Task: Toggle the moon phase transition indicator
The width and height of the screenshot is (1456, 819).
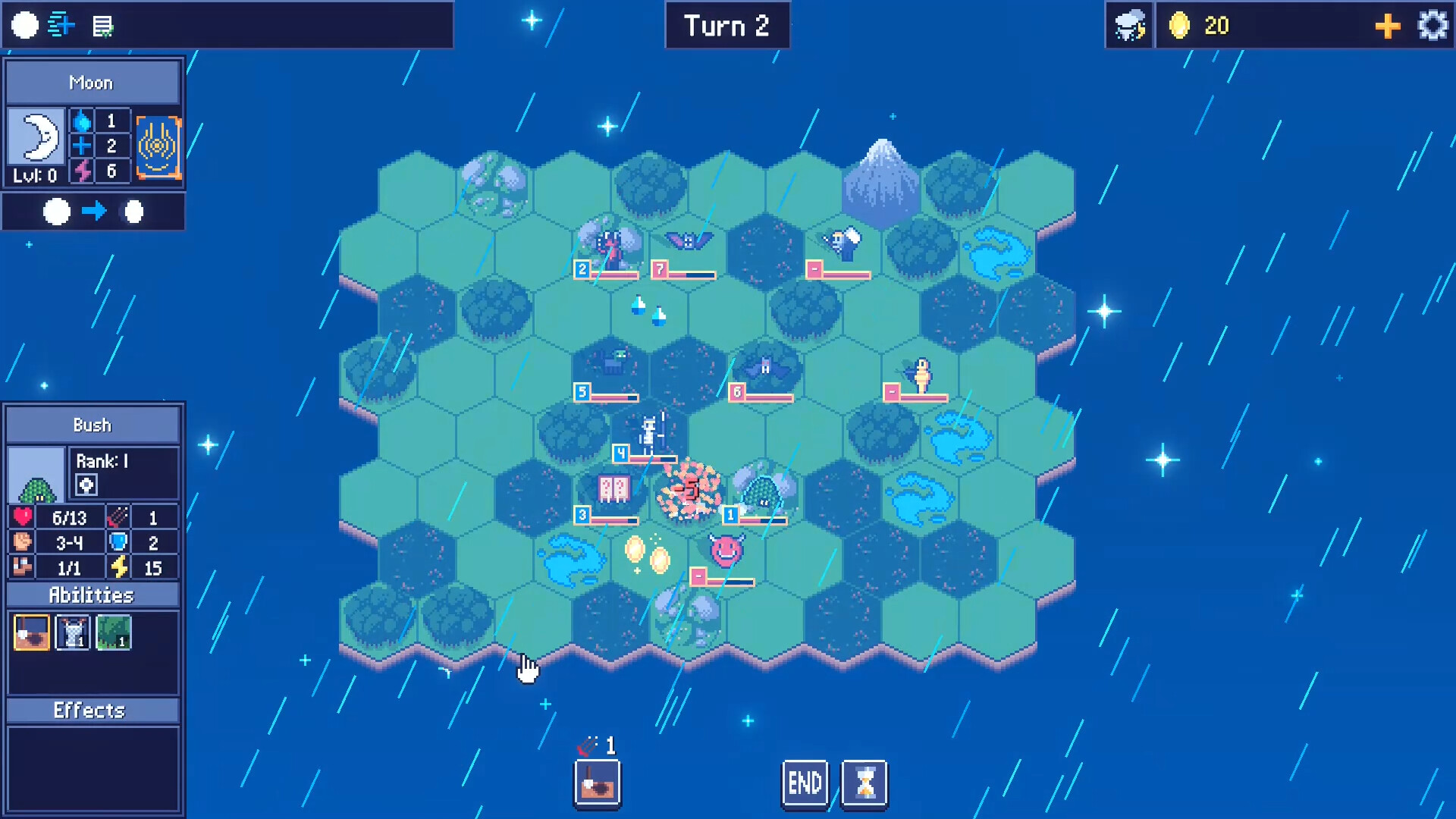Action: 94,212
